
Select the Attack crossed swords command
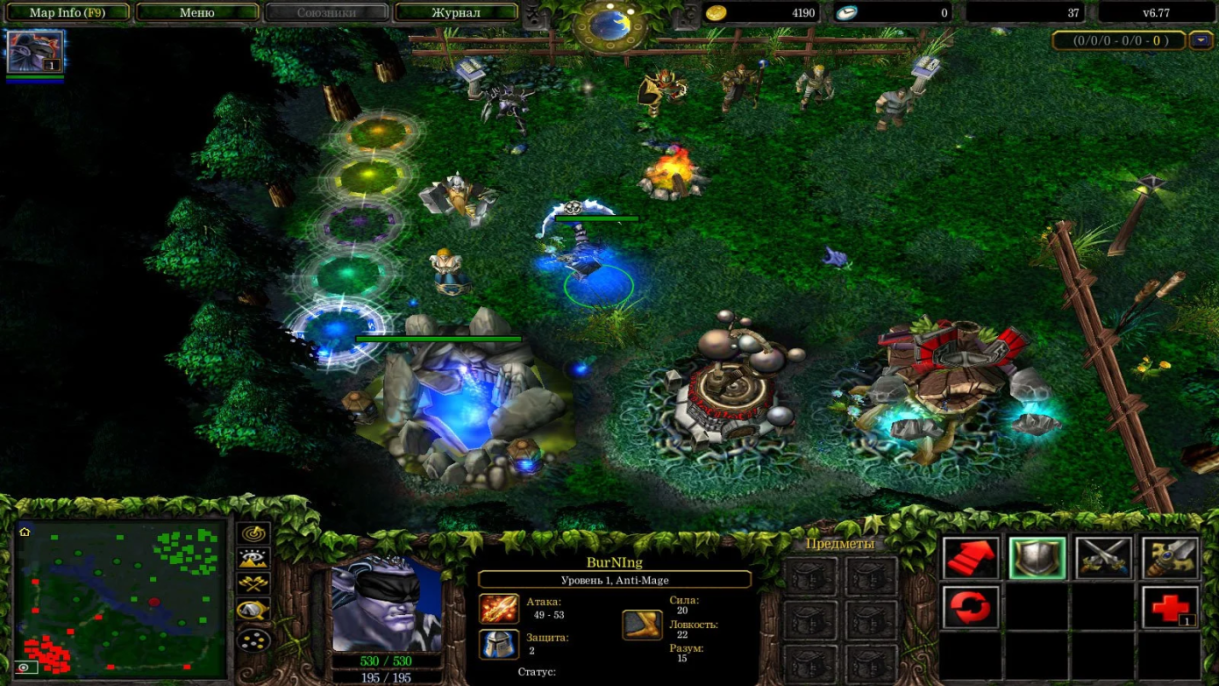tap(1103, 558)
